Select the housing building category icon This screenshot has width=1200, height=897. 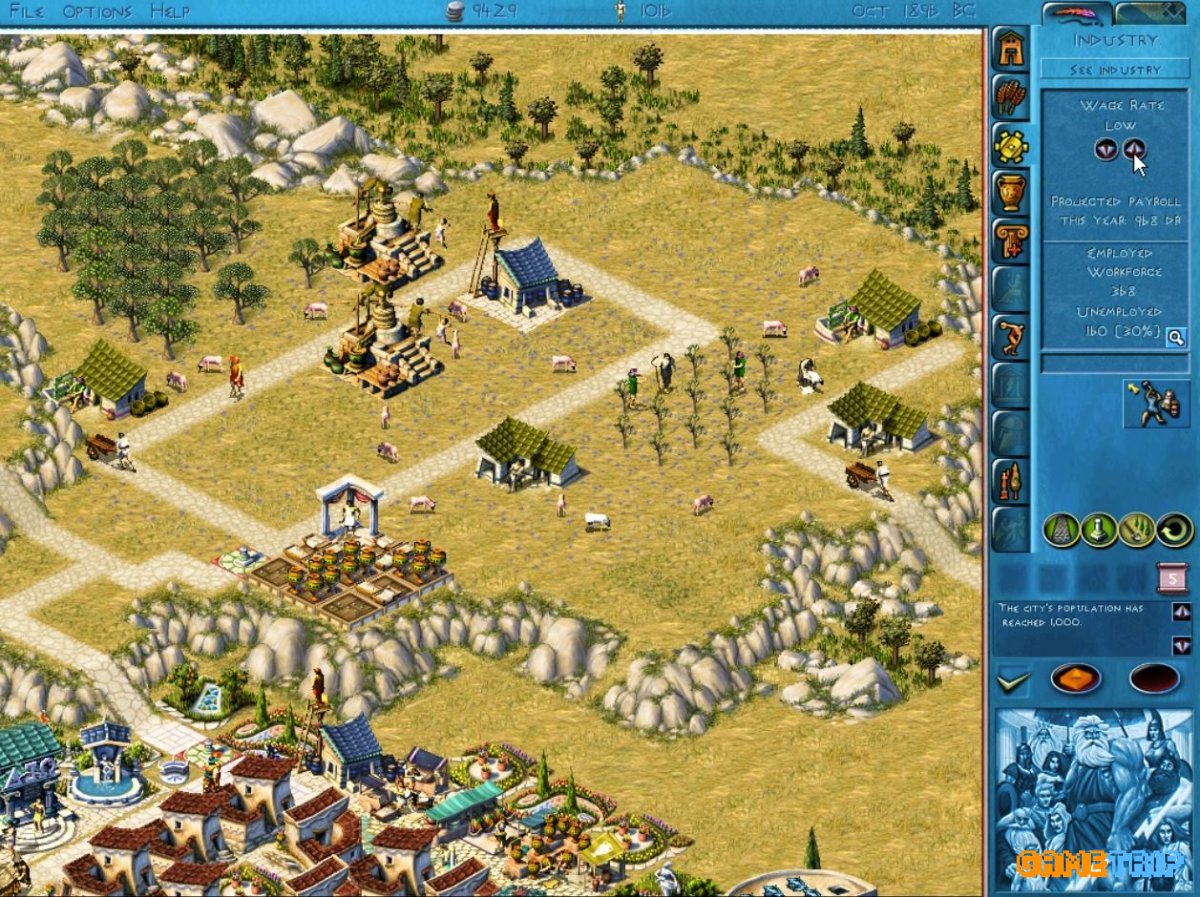tap(1011, 50)
